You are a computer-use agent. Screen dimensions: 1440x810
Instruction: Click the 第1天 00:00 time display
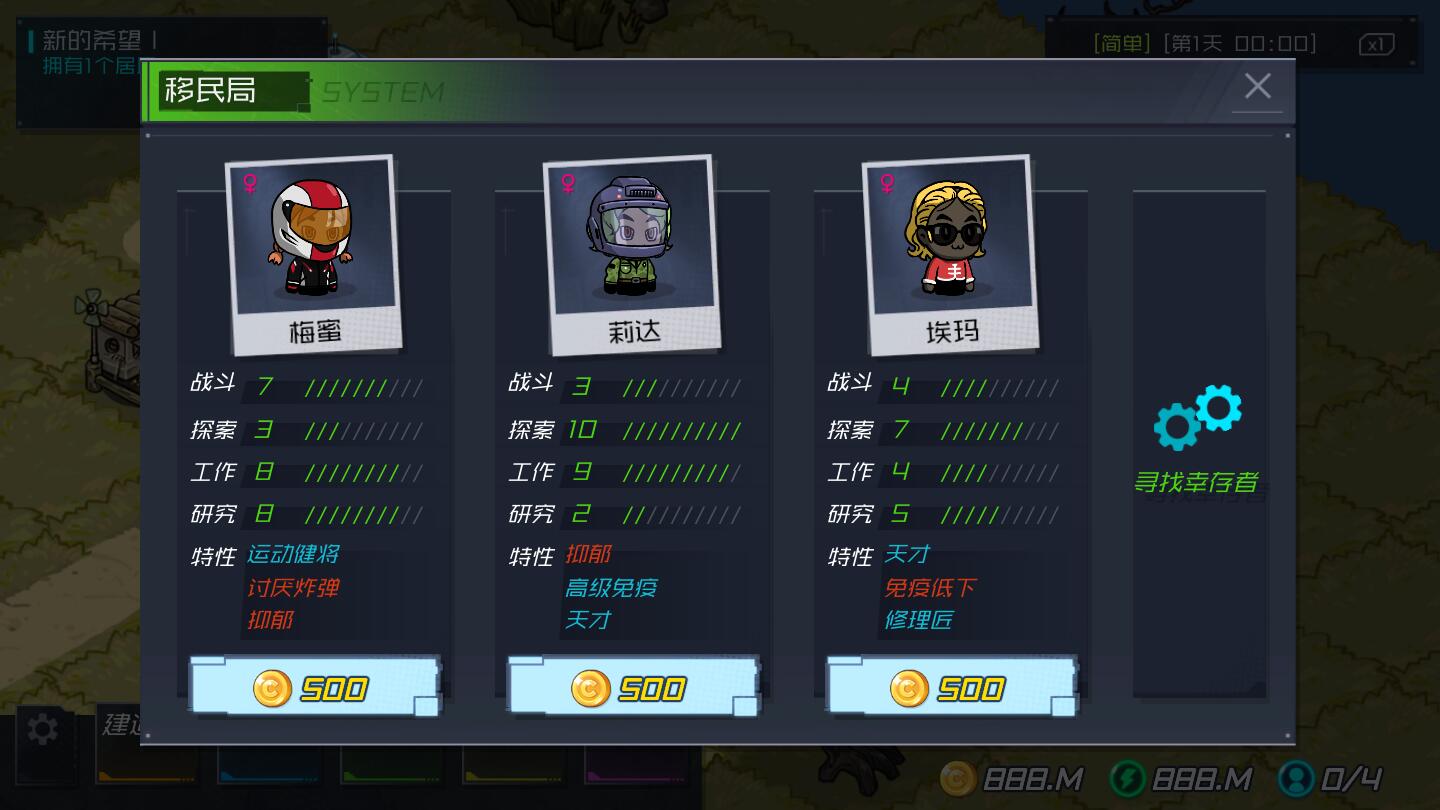pos(1238,43)
